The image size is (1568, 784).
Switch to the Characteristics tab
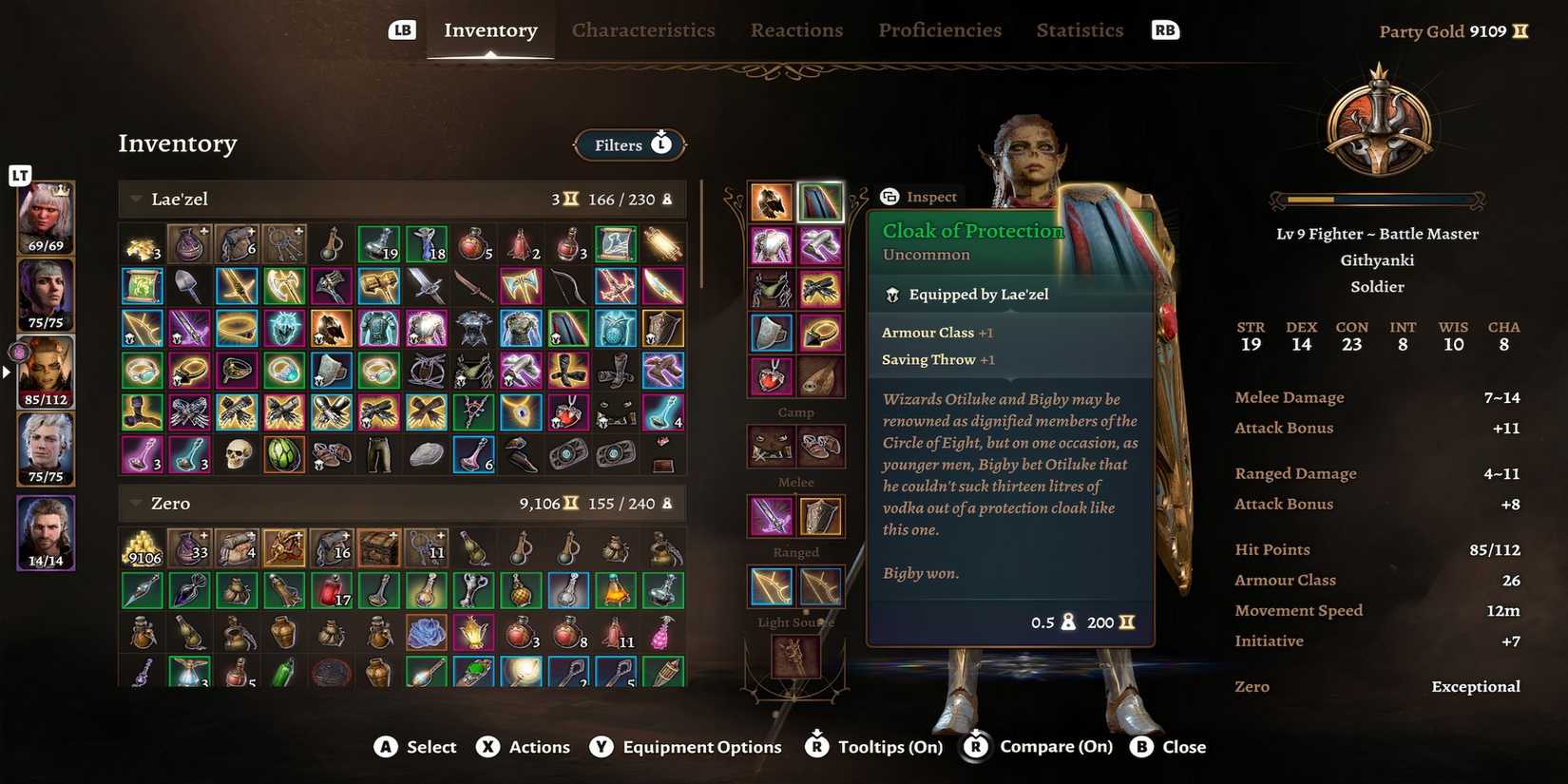[643, 29]
